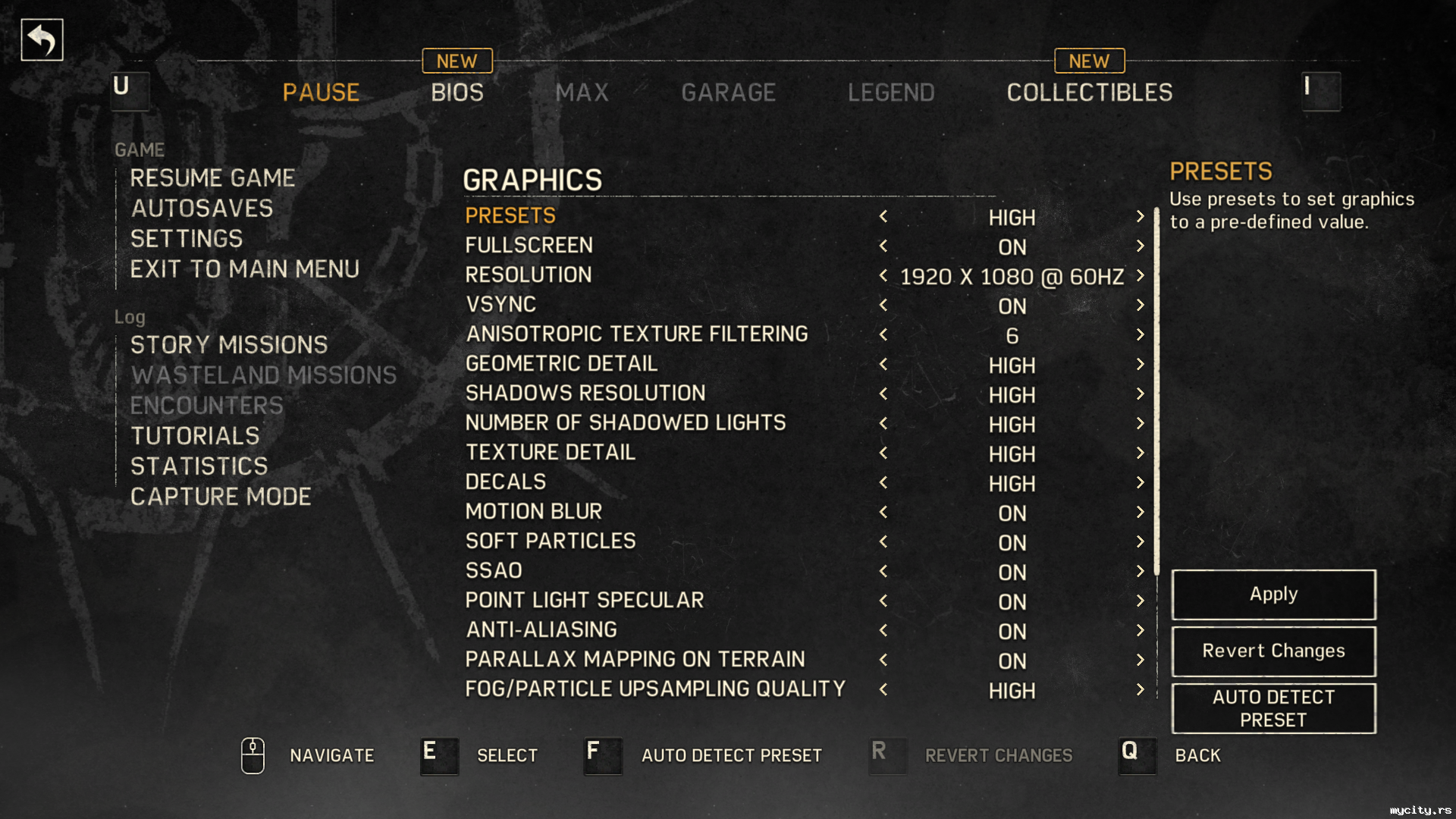Click the back arrow icon
Screen dimensions: 1456x819
point(42,39)
